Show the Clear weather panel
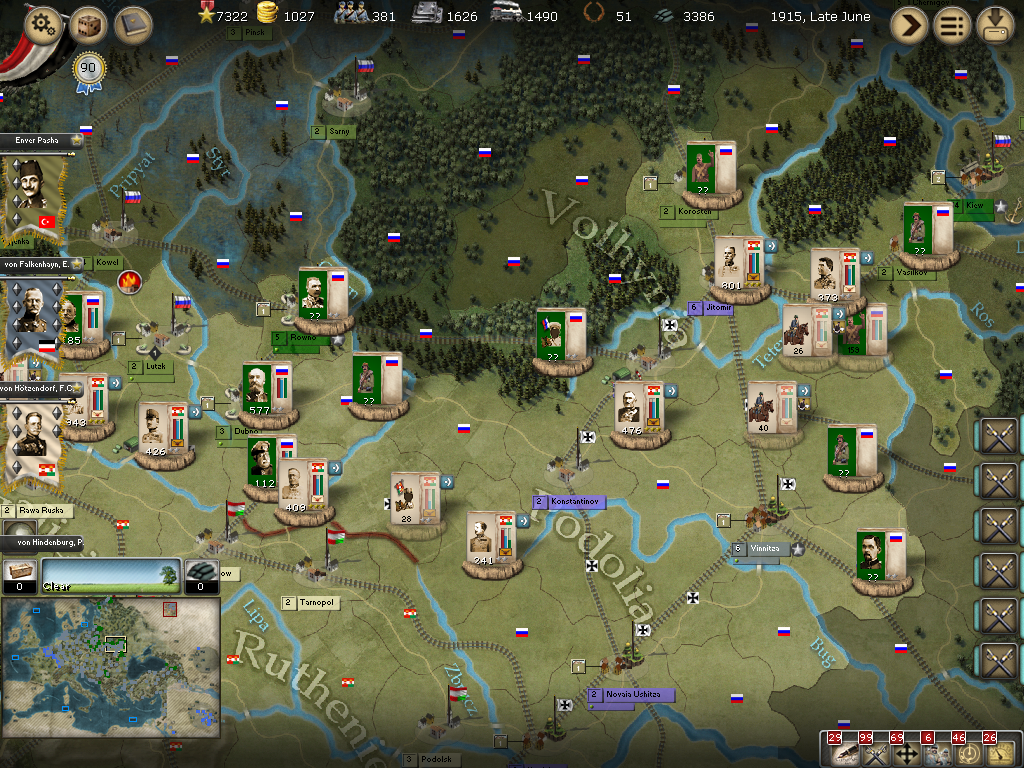 point(110,575)
